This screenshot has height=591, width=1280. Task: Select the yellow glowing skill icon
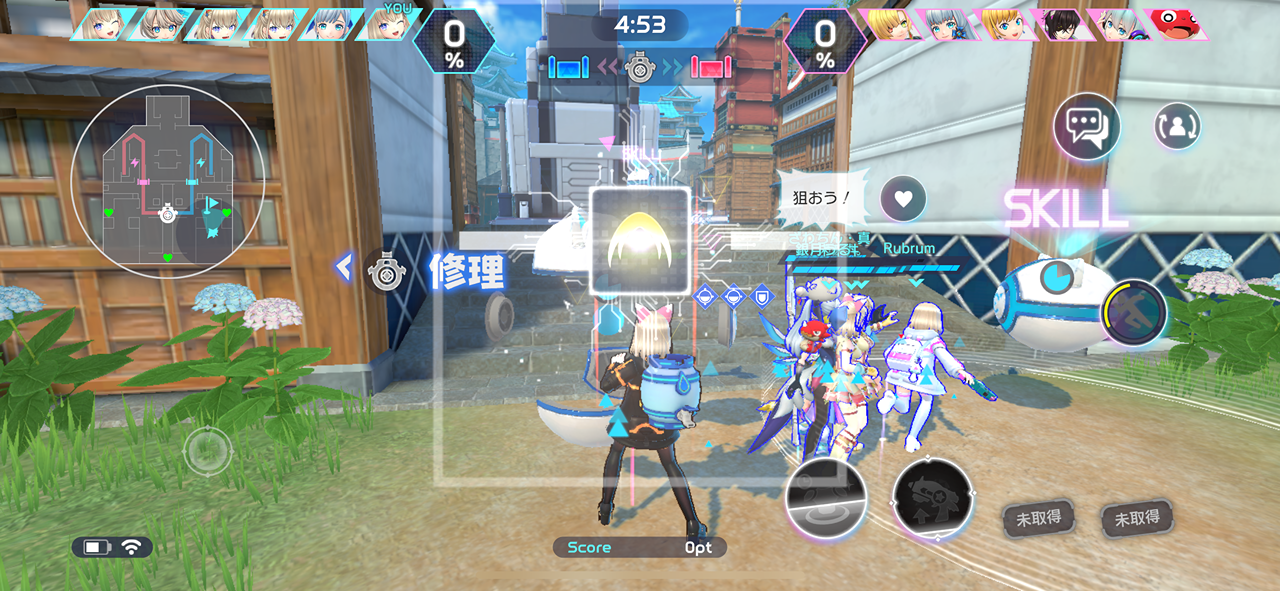point(639,241)
